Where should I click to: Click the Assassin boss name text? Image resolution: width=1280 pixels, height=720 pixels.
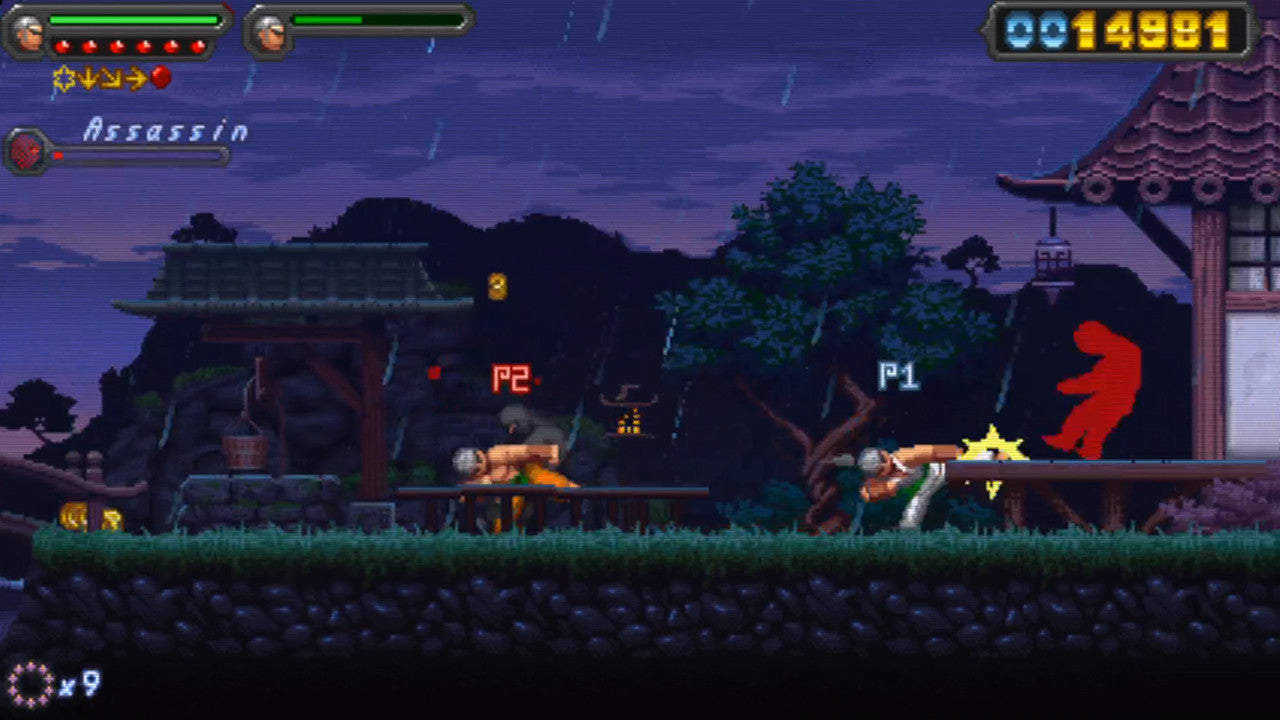(165, 130)
